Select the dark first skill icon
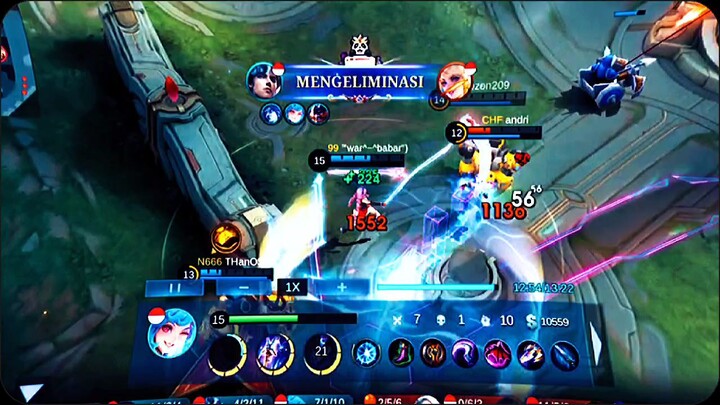 pos(228,353)
